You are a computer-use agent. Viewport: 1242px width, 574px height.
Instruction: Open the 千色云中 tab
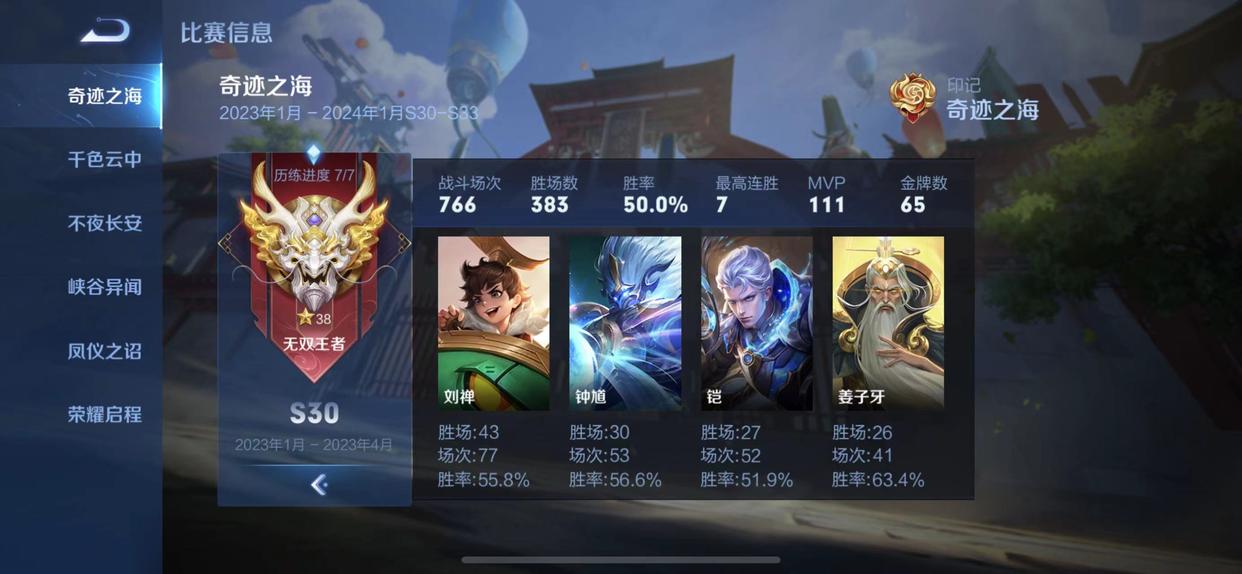(x=104, y=159)
